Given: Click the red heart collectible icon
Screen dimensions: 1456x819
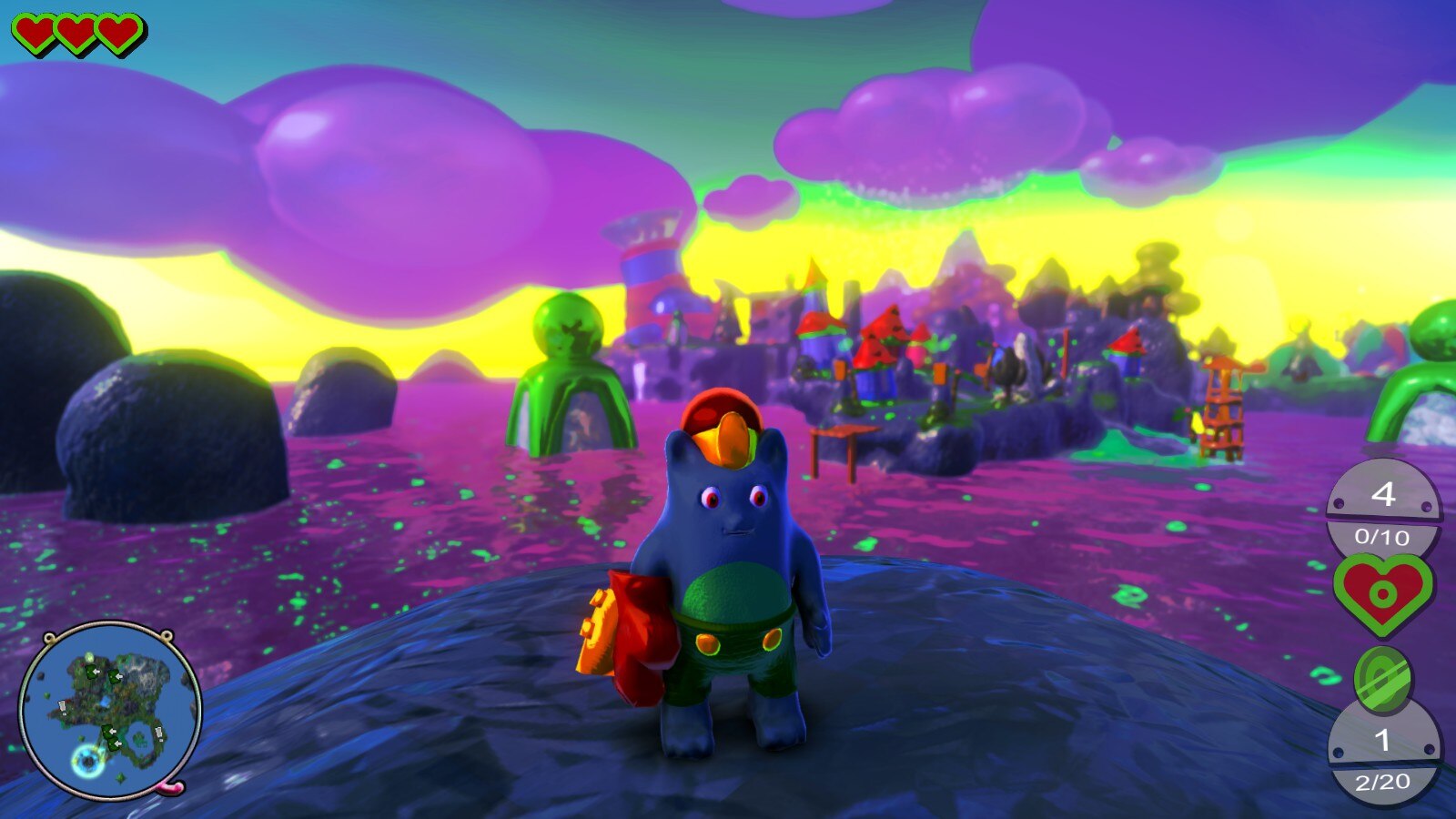Looking at the screenshot, I should pyautogui.click(x=1382, y=592).
